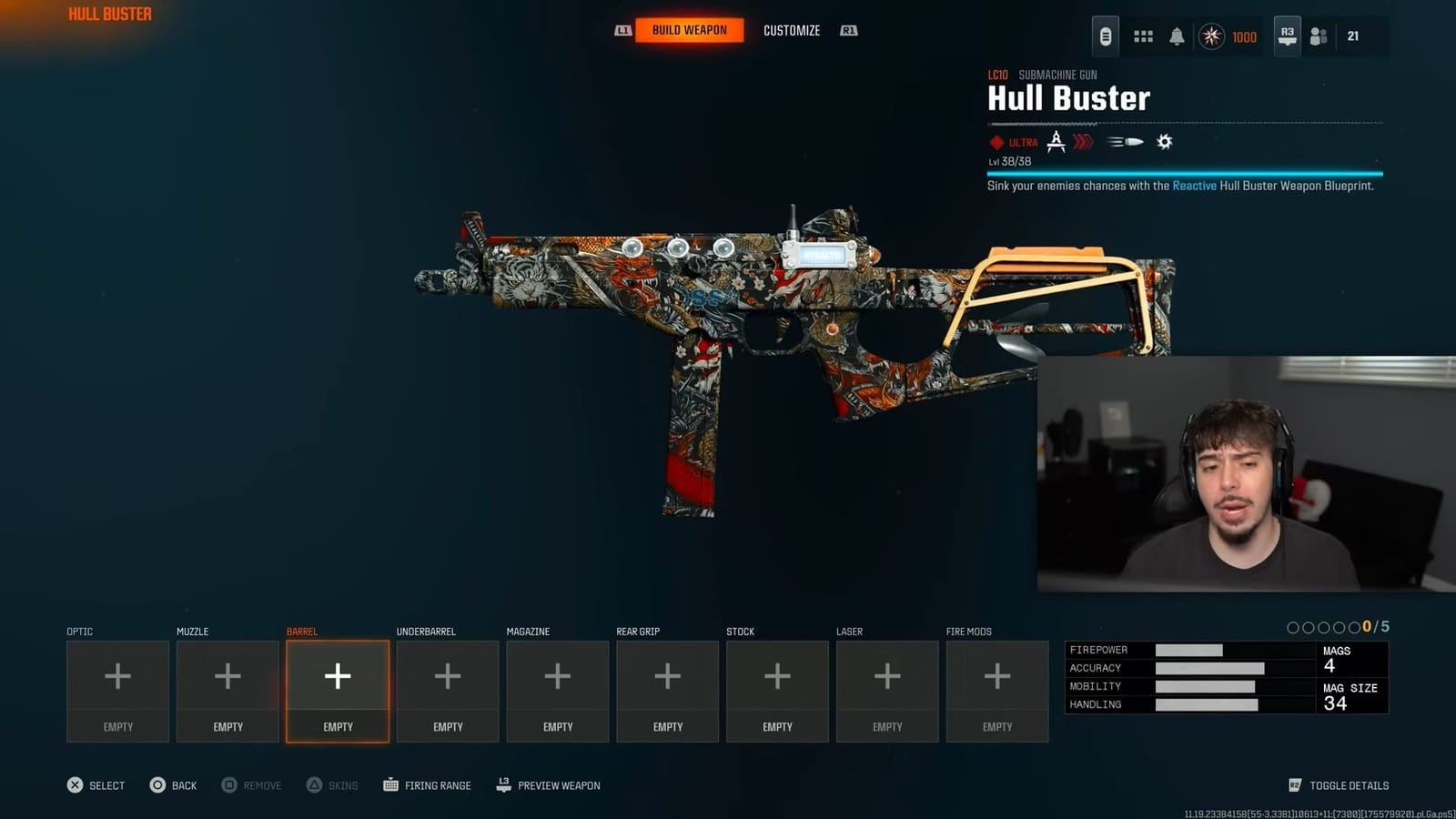Click Preview Weapon
The height and width of the screenshot is (819, 1456).
pos(547,784)
